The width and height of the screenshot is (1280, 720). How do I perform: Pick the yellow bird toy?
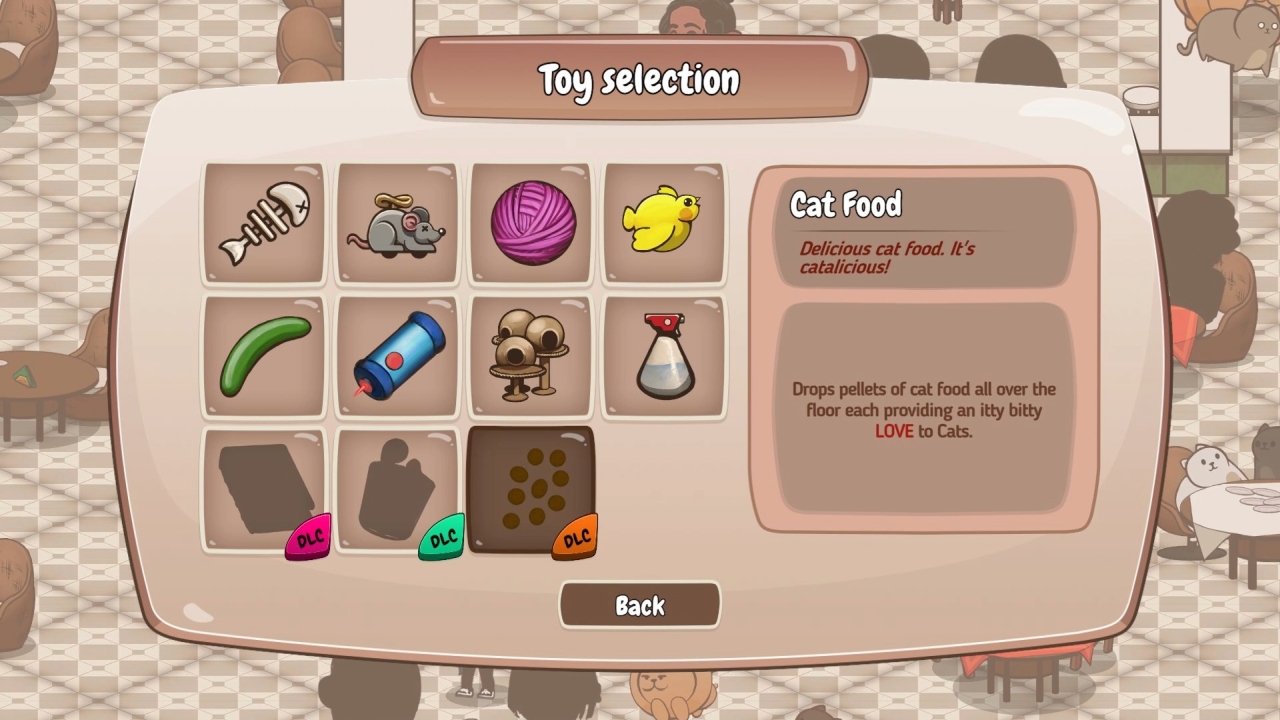pyautogui.click(x=663, y=222)
